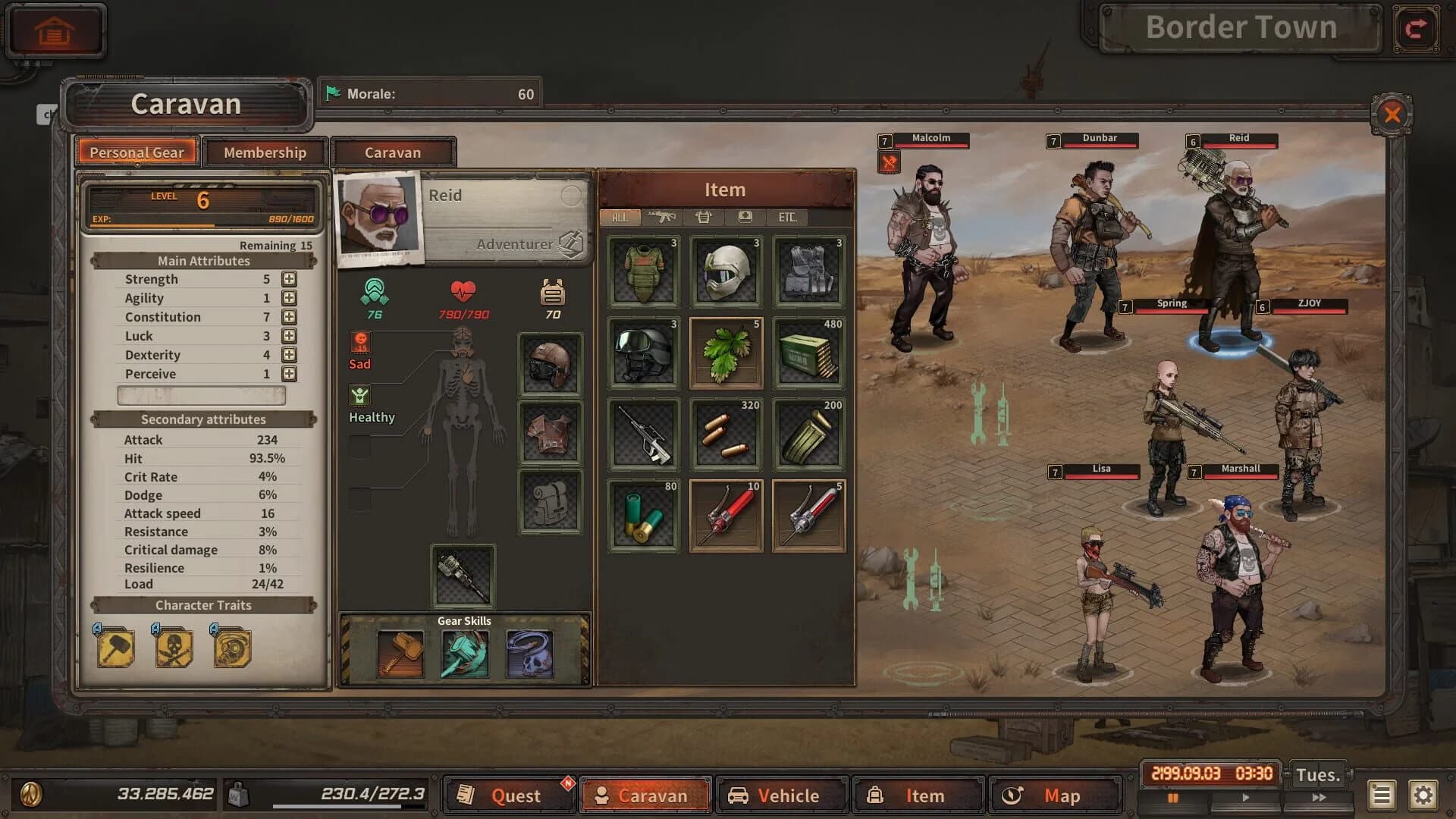1456x819 pixels.
Task: Select the first Gear Skills hammer icon
Action: pos(400,654)
